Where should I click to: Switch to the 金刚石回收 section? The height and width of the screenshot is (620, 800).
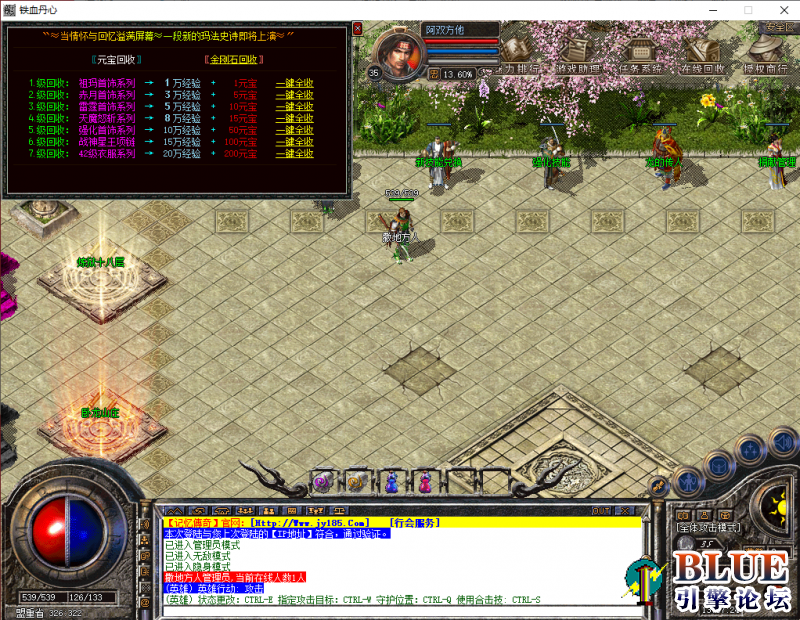point(235,60)
